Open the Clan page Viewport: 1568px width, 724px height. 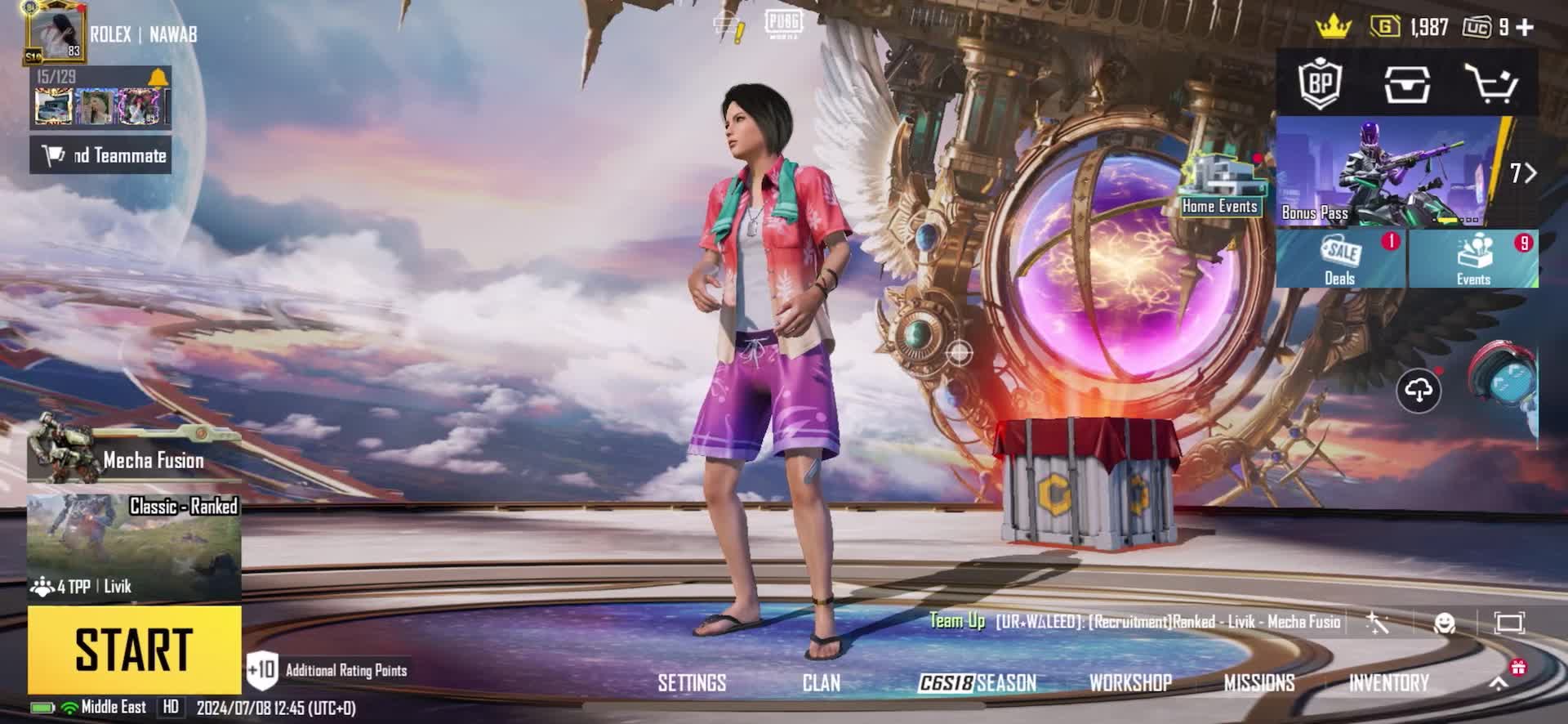pos(821,683)
